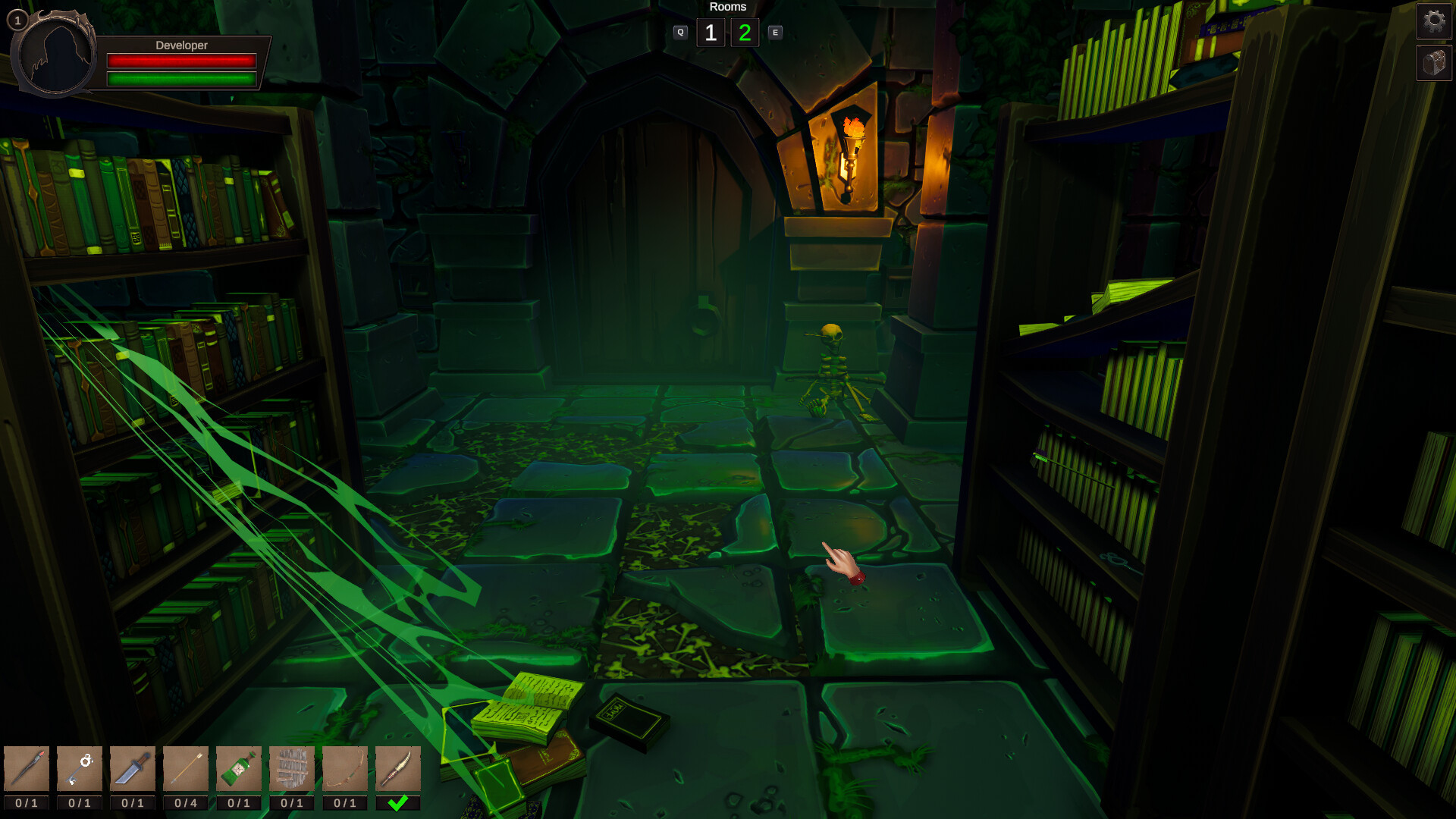Choose the key item slot
This screenshot has width=1456, height=819.
(x=80, y=768)
